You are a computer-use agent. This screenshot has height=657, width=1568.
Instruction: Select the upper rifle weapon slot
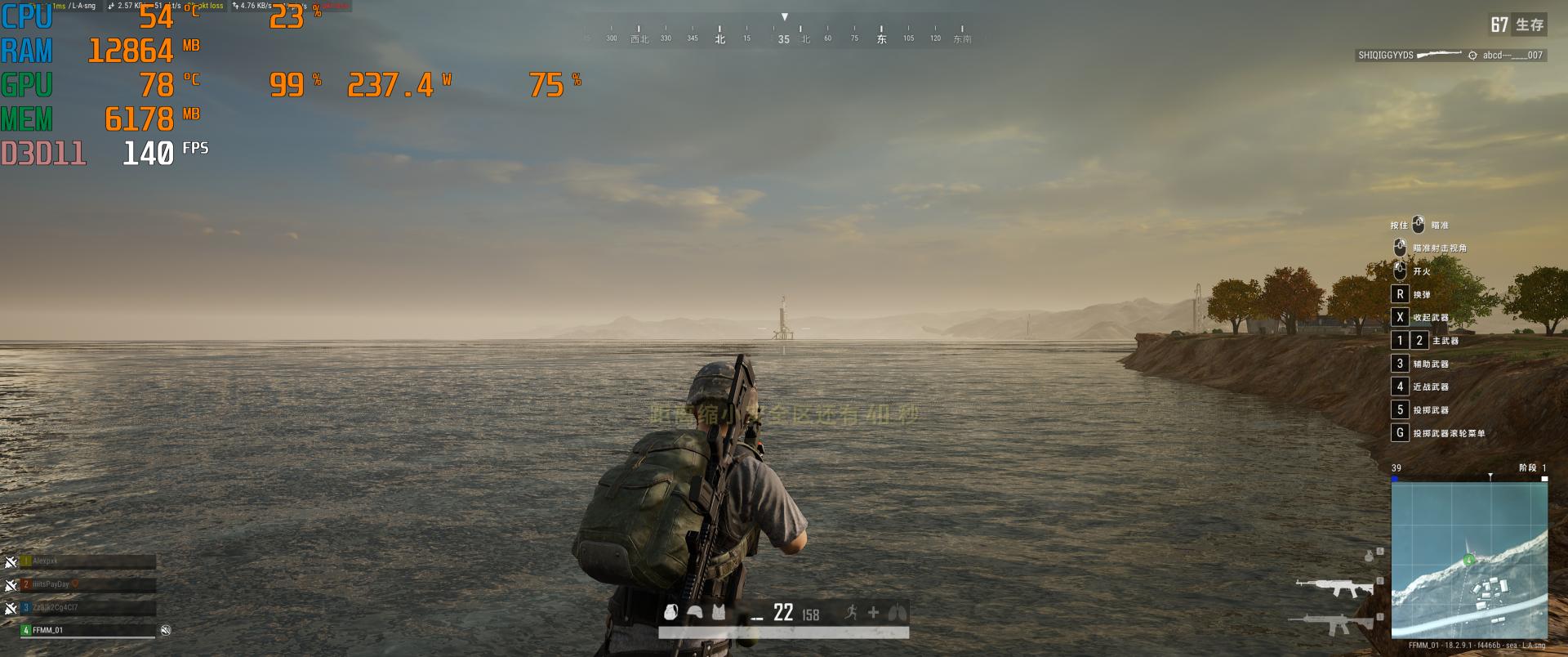[1333, 587]
